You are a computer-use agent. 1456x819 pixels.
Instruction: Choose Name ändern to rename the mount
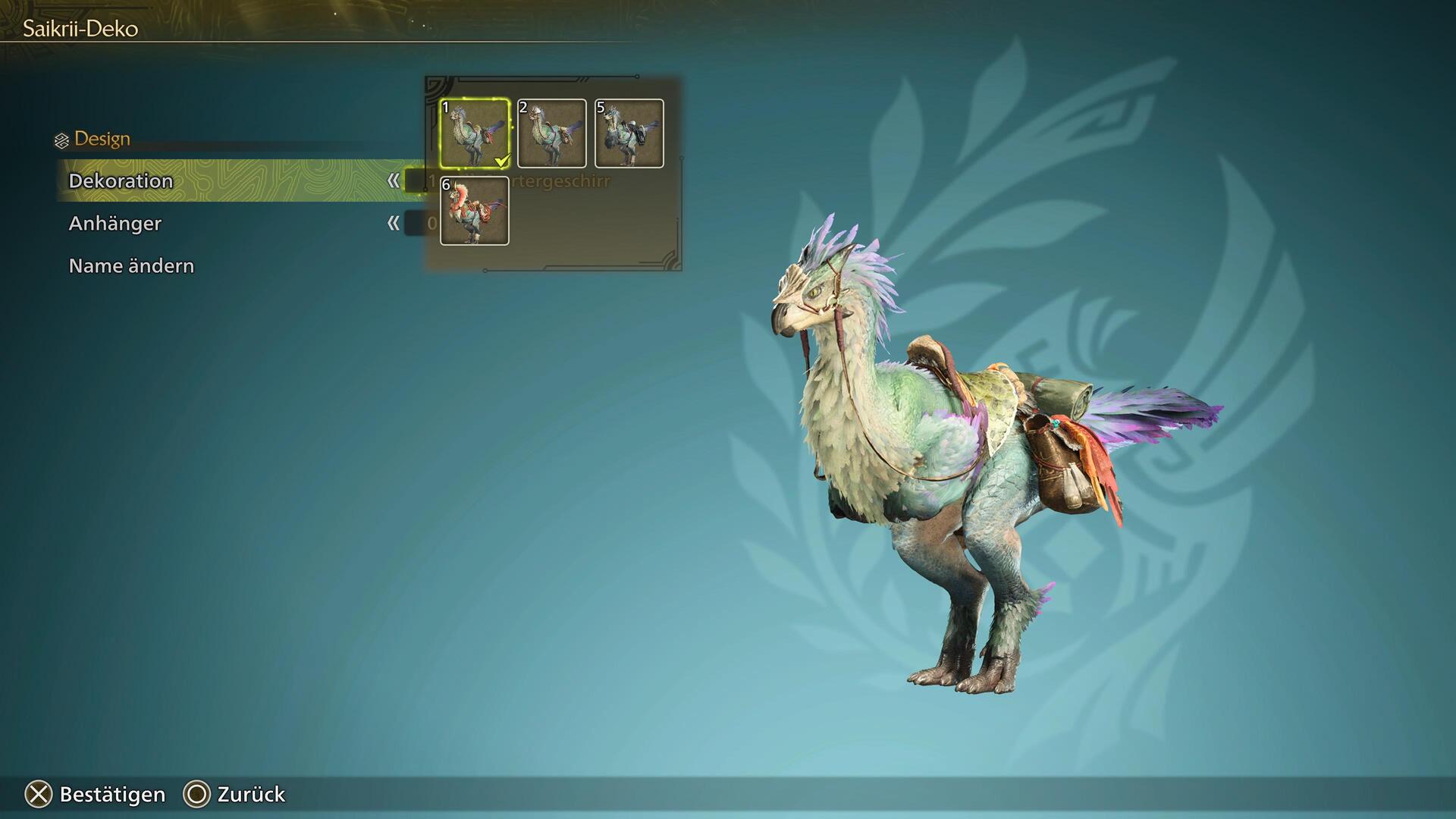pos(131,266)
